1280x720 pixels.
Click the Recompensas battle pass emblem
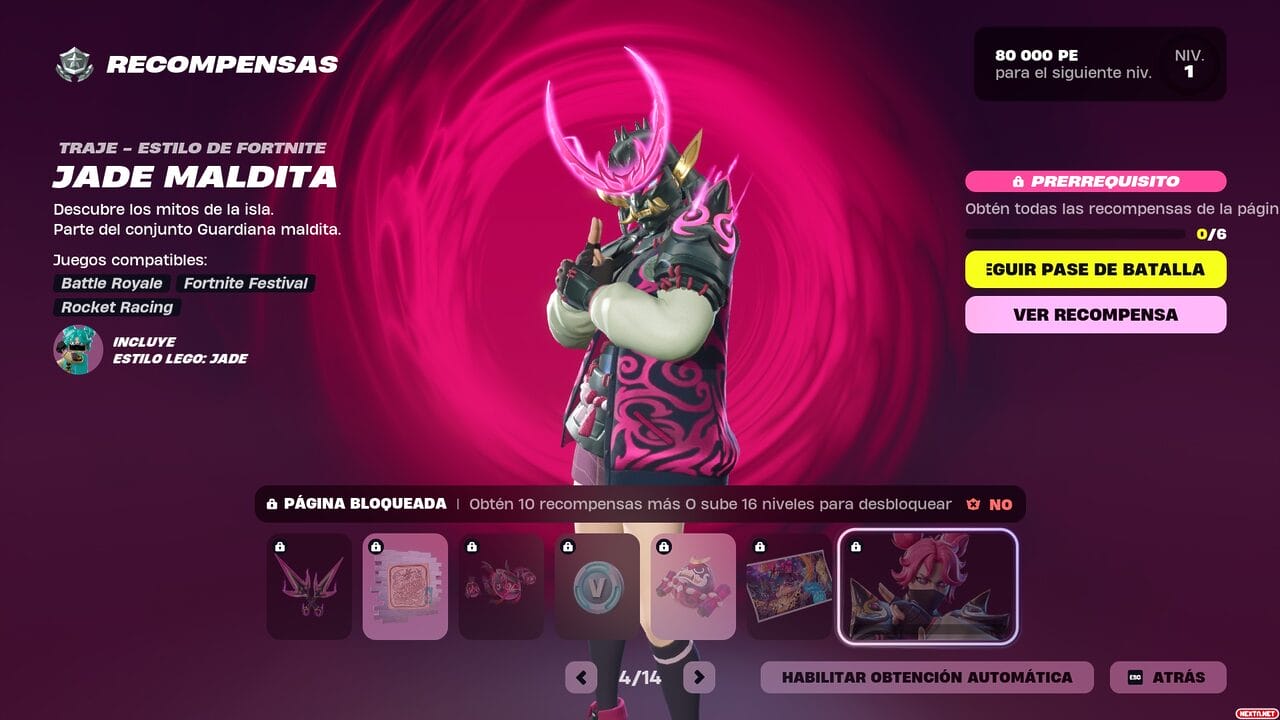[x=74, y=65]
